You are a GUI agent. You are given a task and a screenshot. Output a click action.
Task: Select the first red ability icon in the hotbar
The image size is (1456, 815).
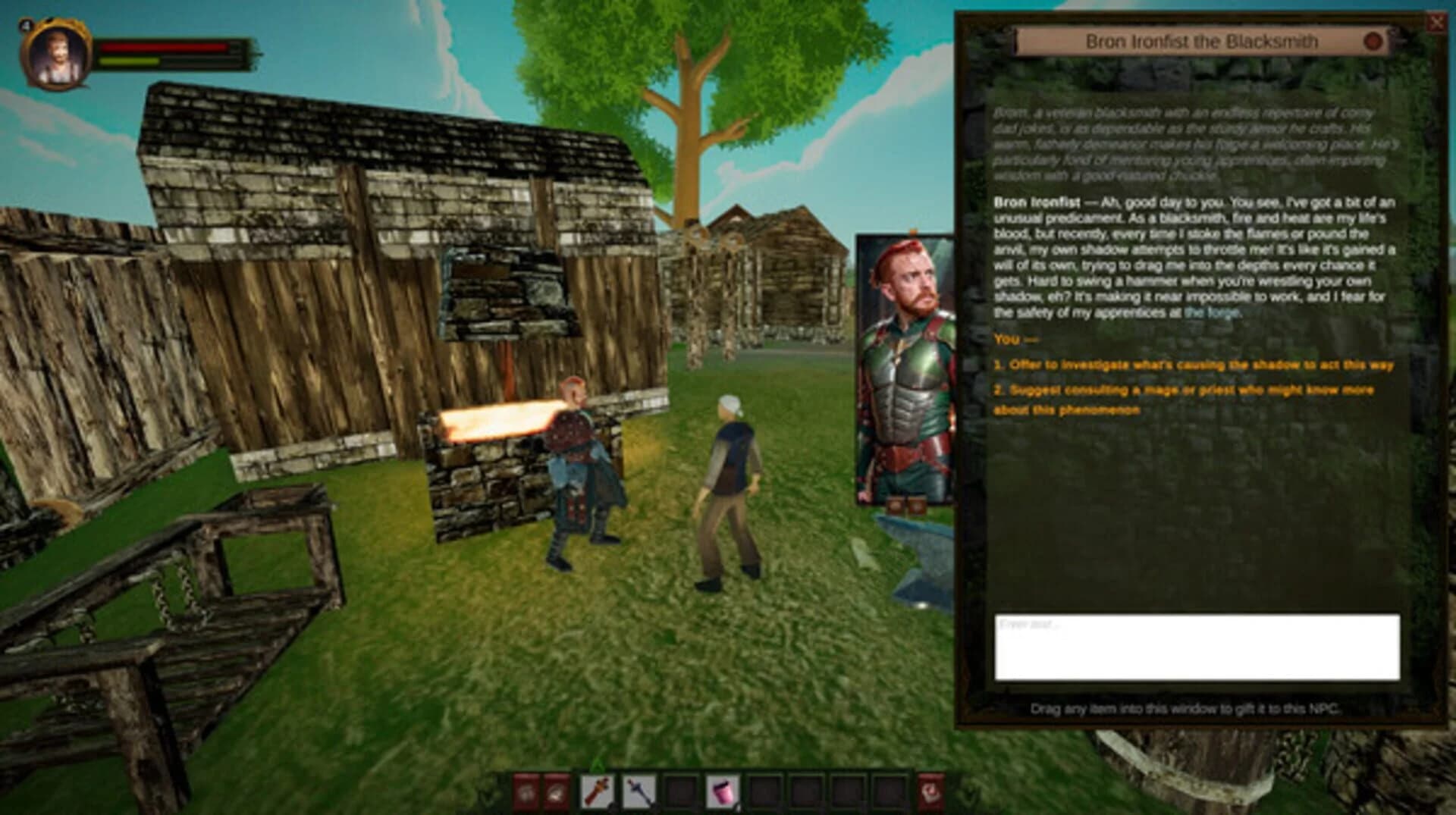point(526,788)
